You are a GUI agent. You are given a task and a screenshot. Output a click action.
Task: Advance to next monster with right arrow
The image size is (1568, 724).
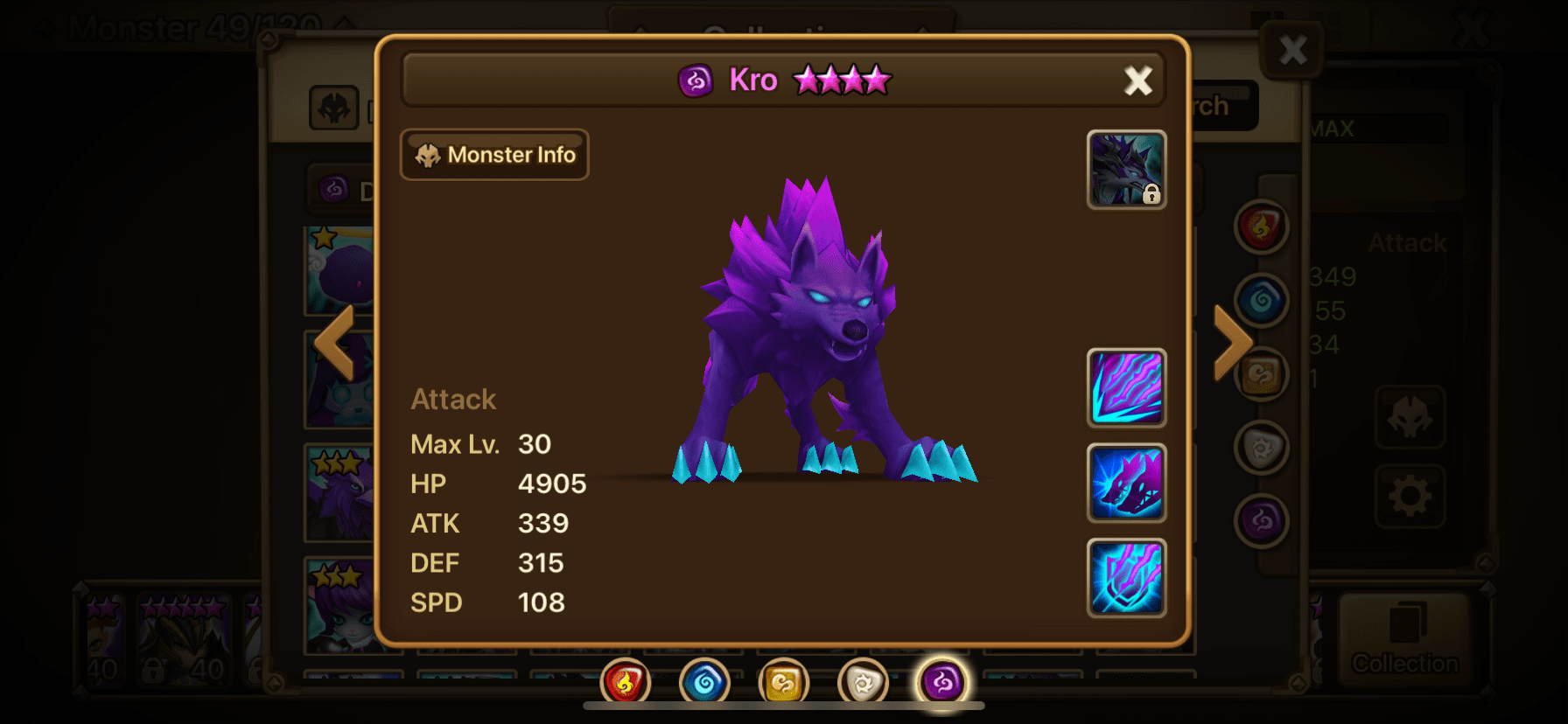1232,341
